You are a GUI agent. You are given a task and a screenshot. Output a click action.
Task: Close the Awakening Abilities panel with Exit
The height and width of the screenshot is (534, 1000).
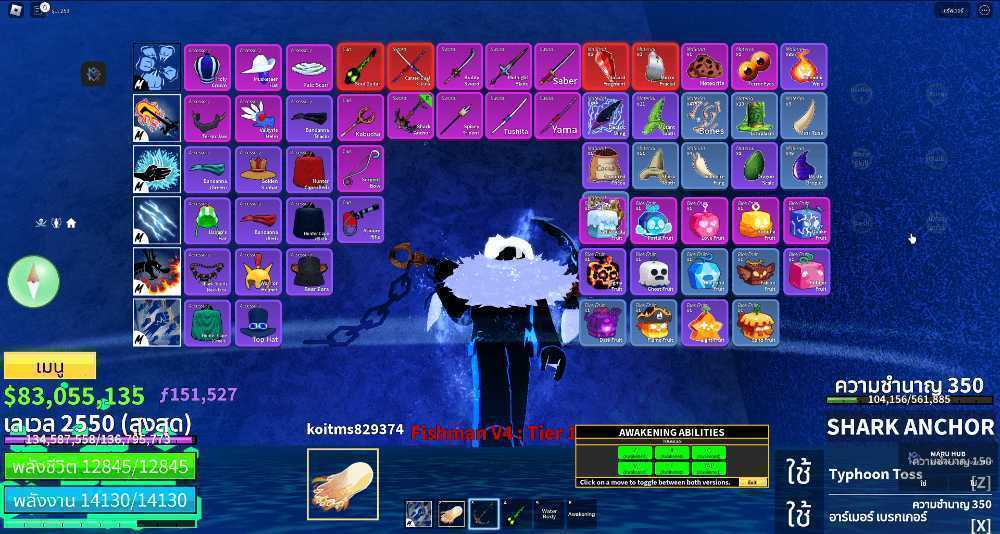(751, 482)
